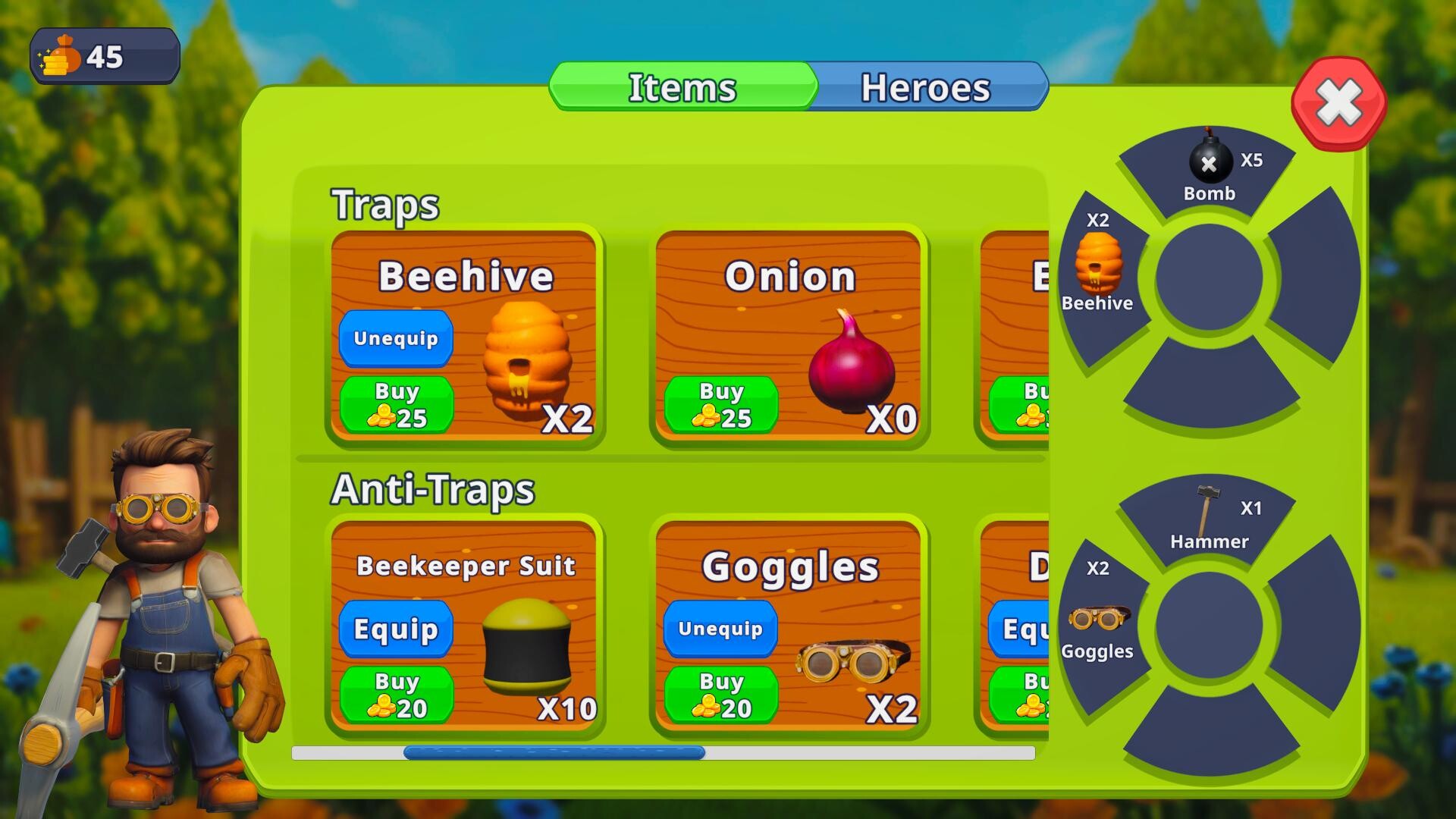The image size is (1456, 819).
Task: Unequip the Beehive trap
Action: [x=395, y=338]
